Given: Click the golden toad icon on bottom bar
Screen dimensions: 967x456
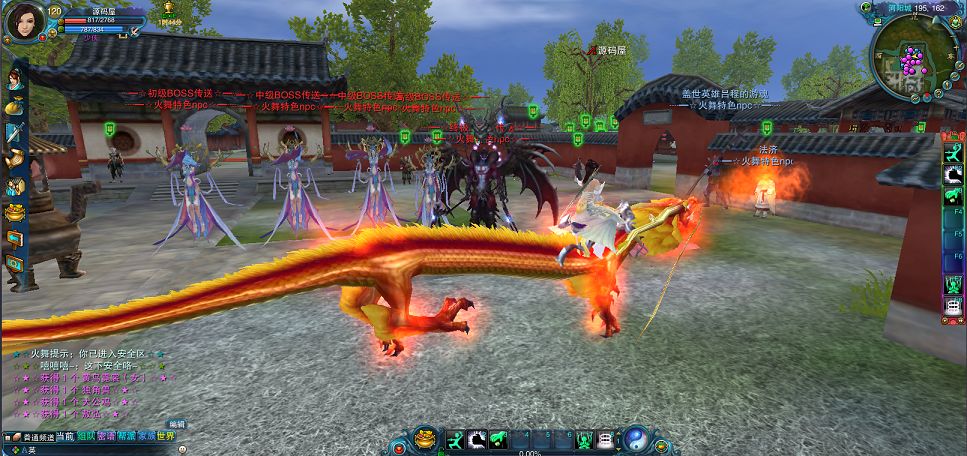Looking at the screenshot, I should point(425,439).
